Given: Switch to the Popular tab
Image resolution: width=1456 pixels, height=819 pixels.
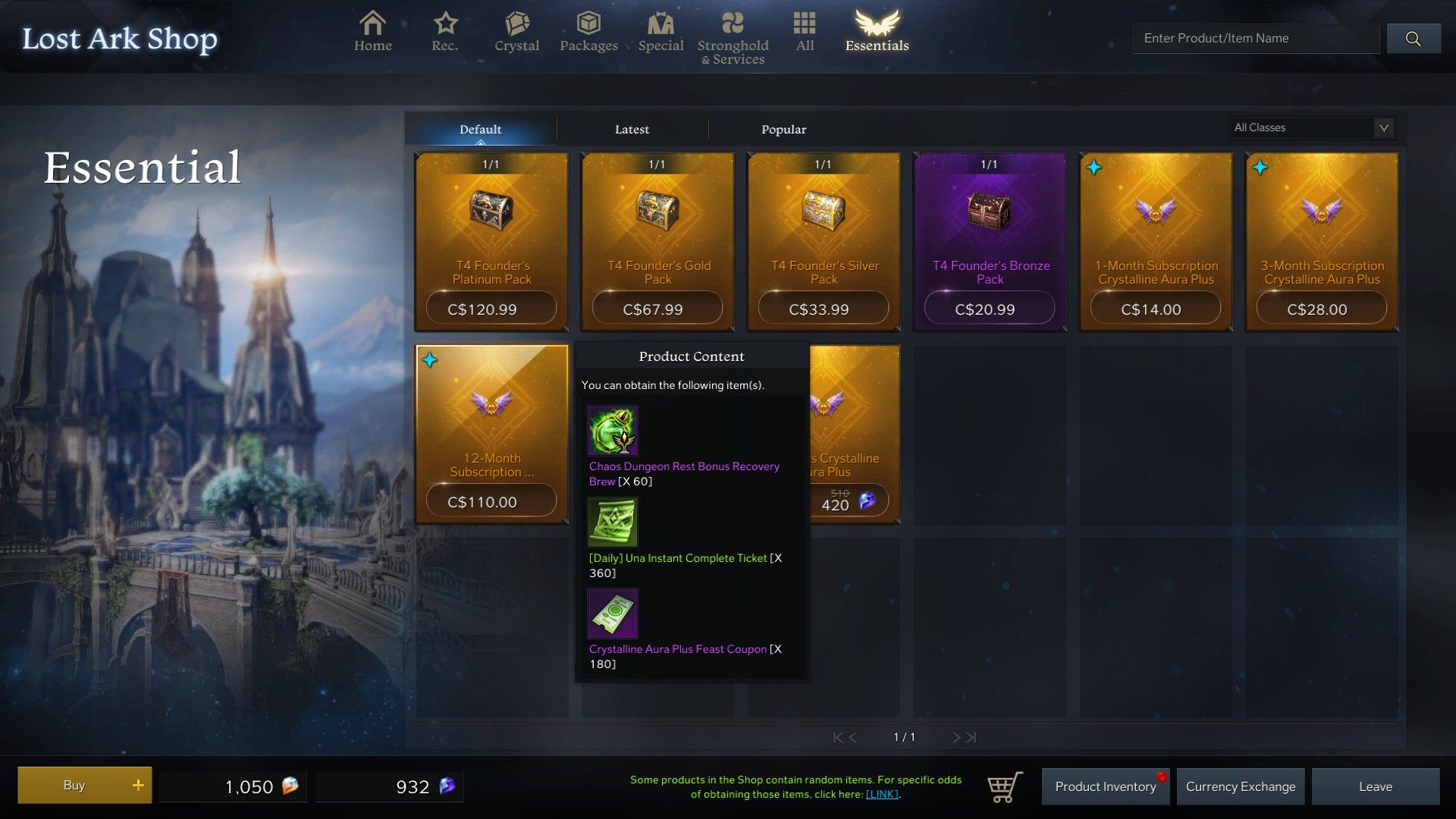Looking at the screenshot, I should tap(783, 129).
